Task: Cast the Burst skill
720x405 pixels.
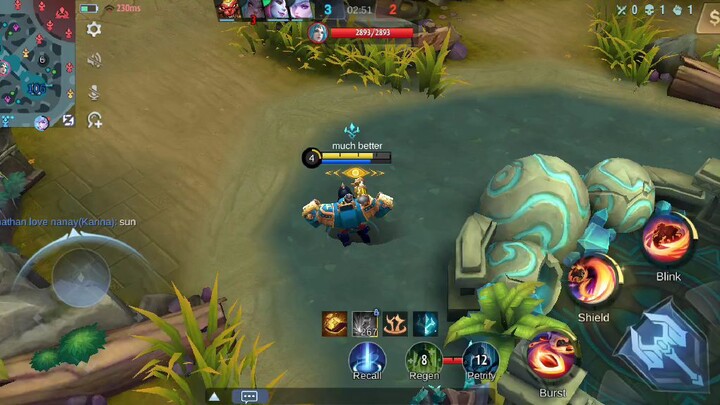Action: [551, 356]
